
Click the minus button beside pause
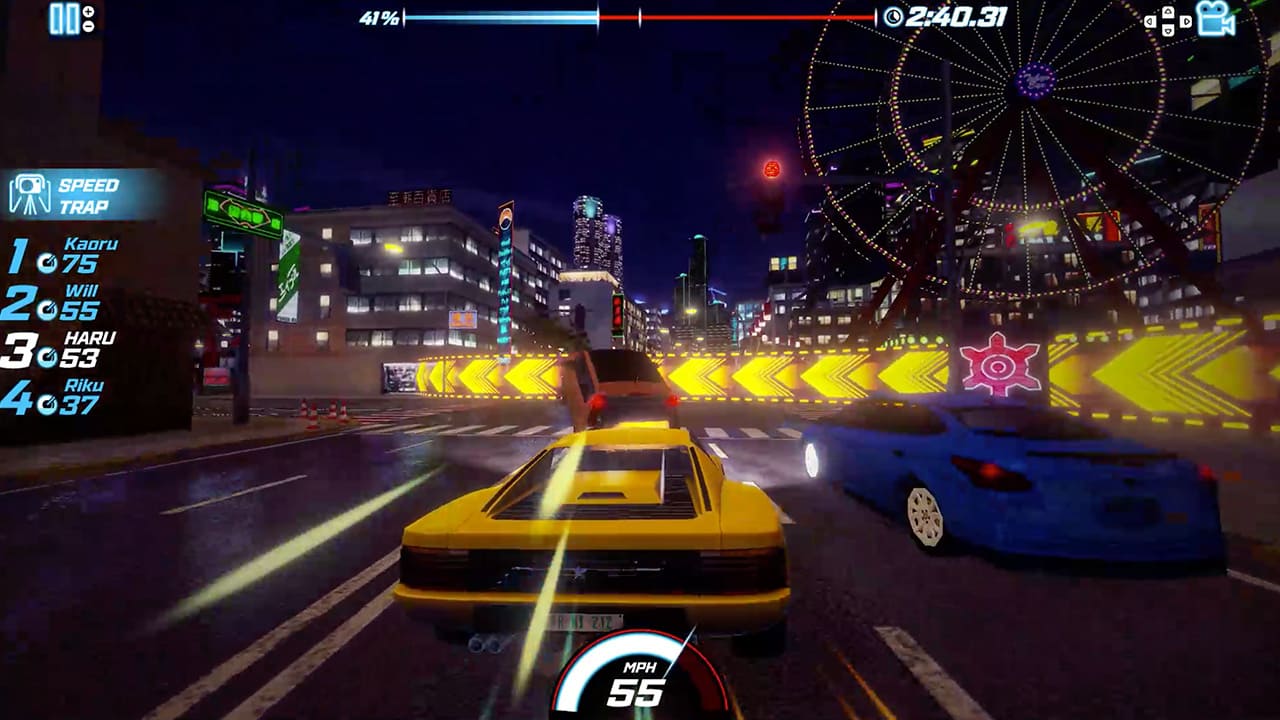(x=88, y=28)
